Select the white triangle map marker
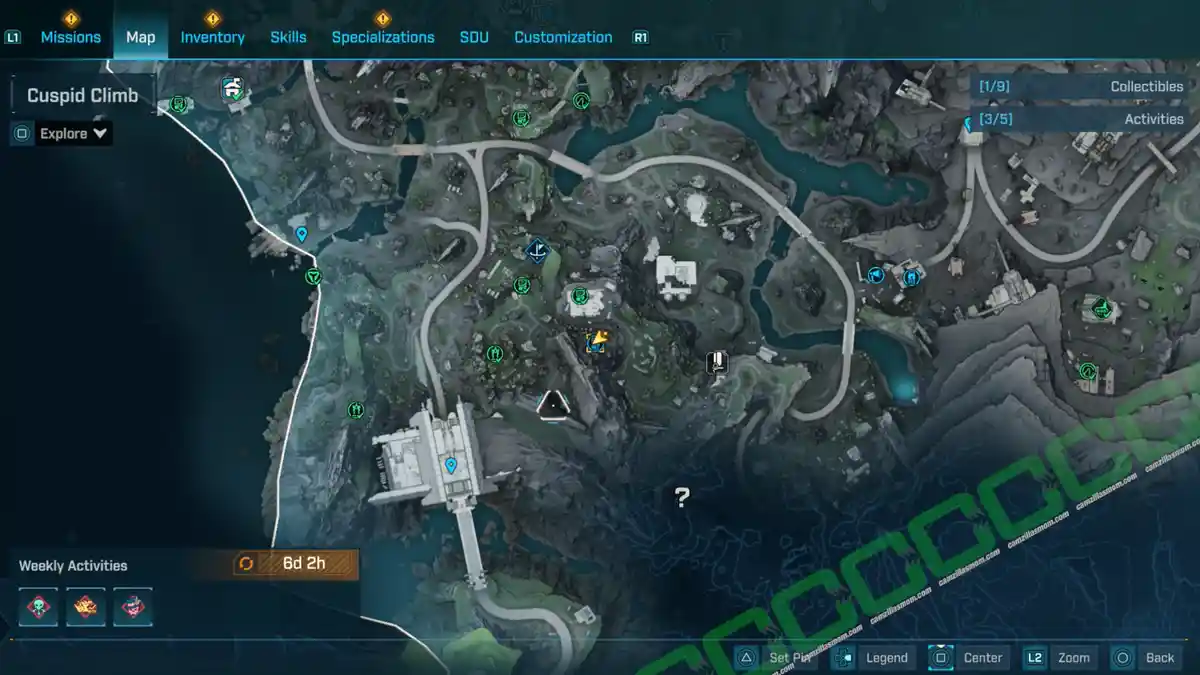This screenshot has height=675, width=1200. click(552, 405)
